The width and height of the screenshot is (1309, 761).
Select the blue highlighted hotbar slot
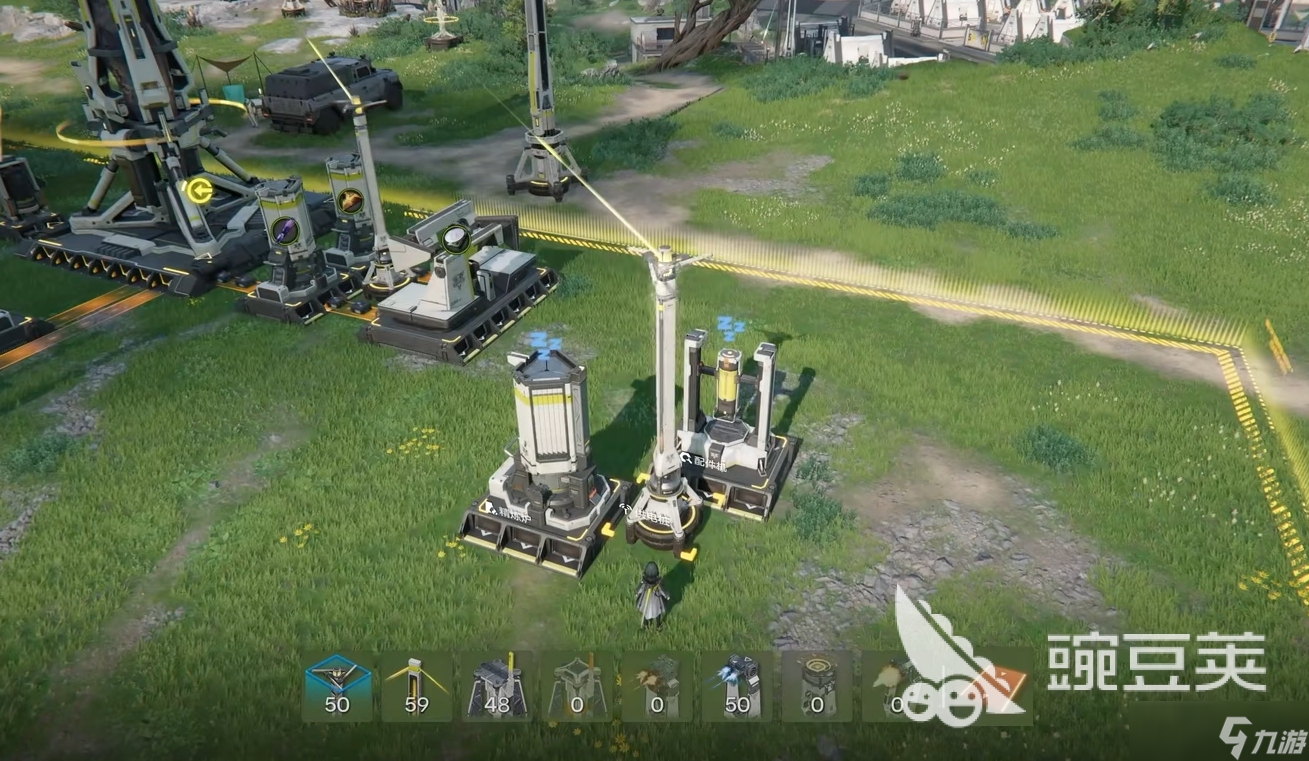coord(337,686)
